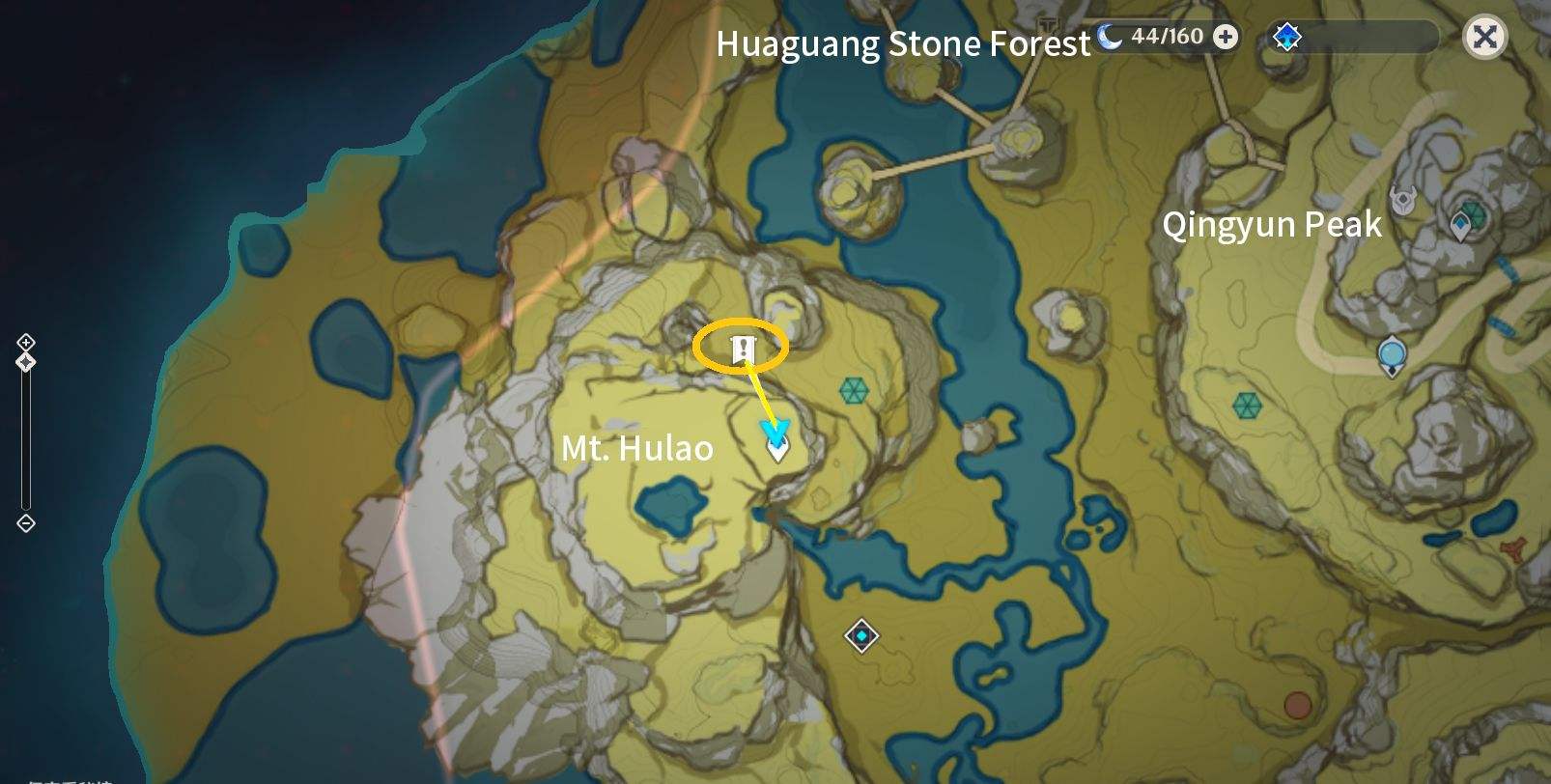Open the diamond waypoint marker south of Mt. Hulao

[862, 636]
